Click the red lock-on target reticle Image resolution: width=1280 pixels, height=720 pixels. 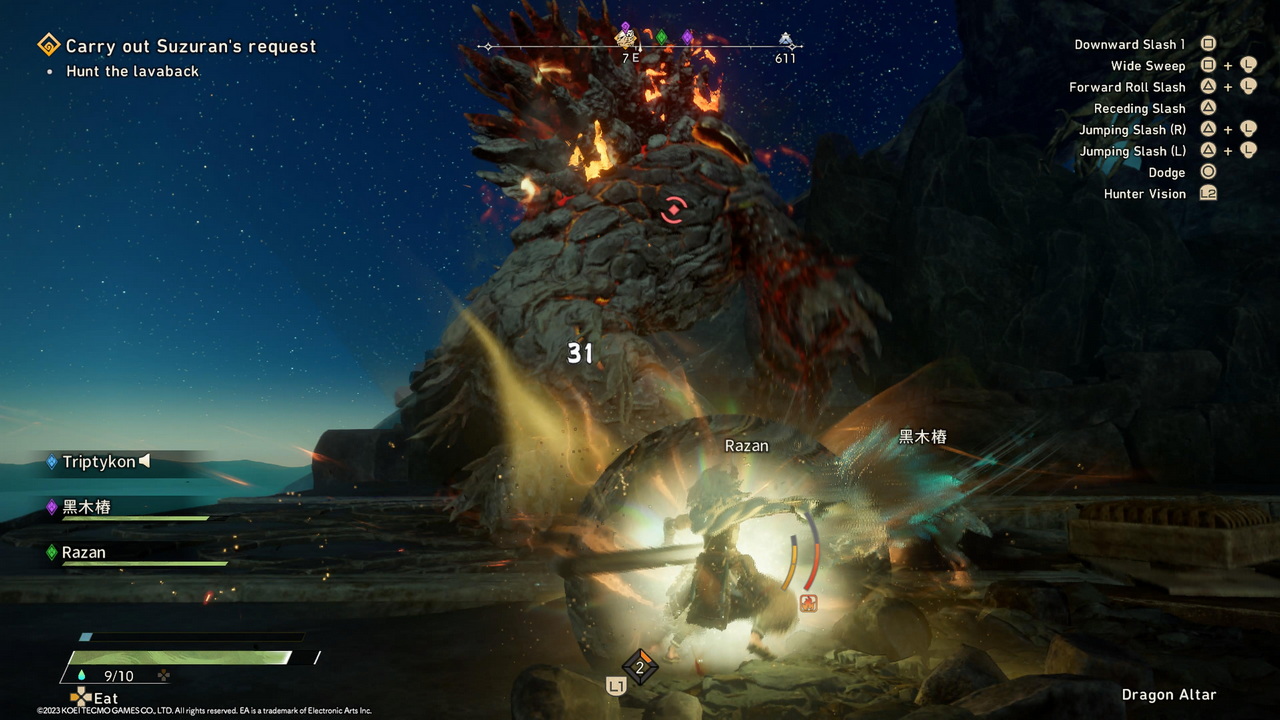[x=675, y=210]
